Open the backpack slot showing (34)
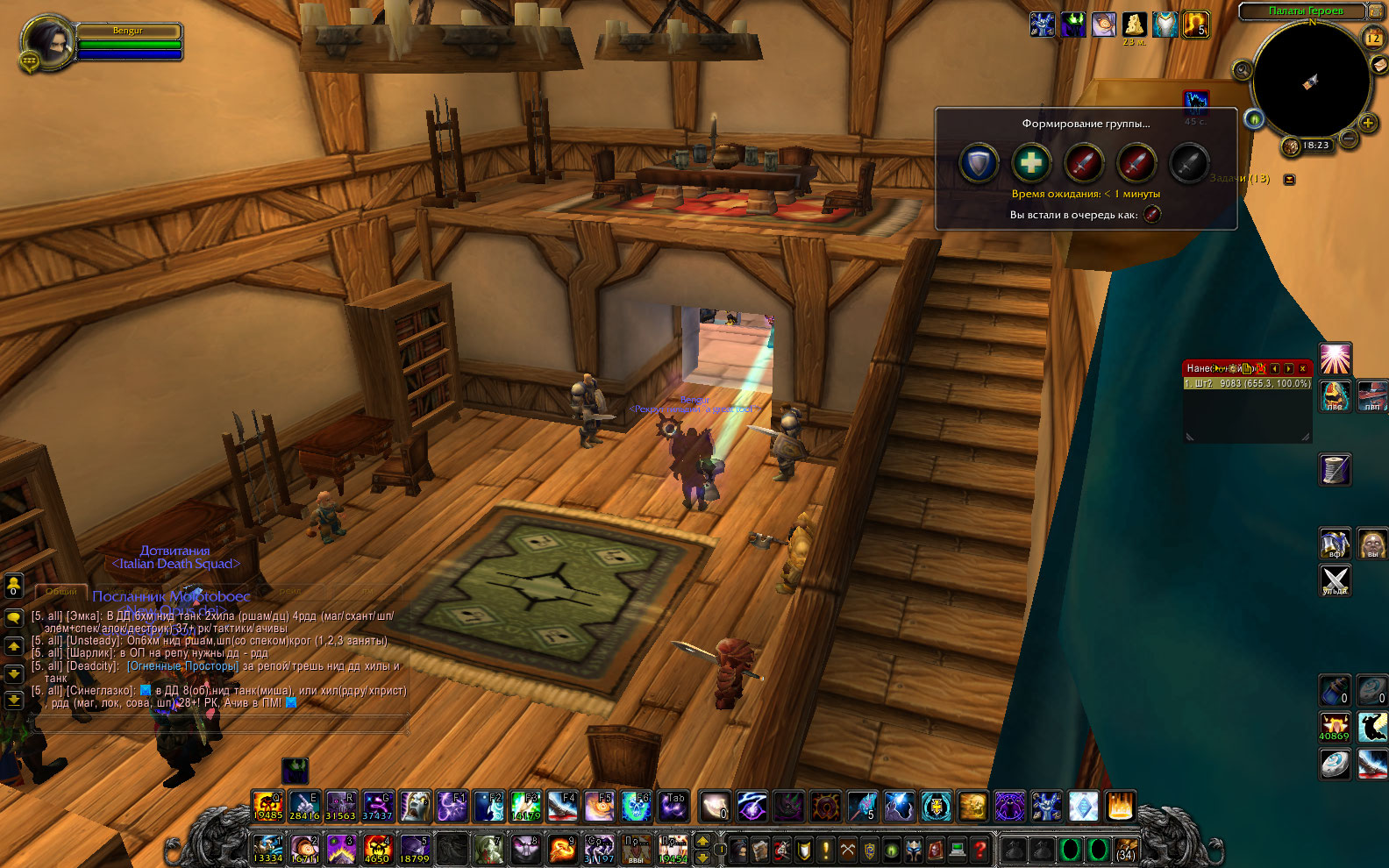 (x=1125, y=850)
